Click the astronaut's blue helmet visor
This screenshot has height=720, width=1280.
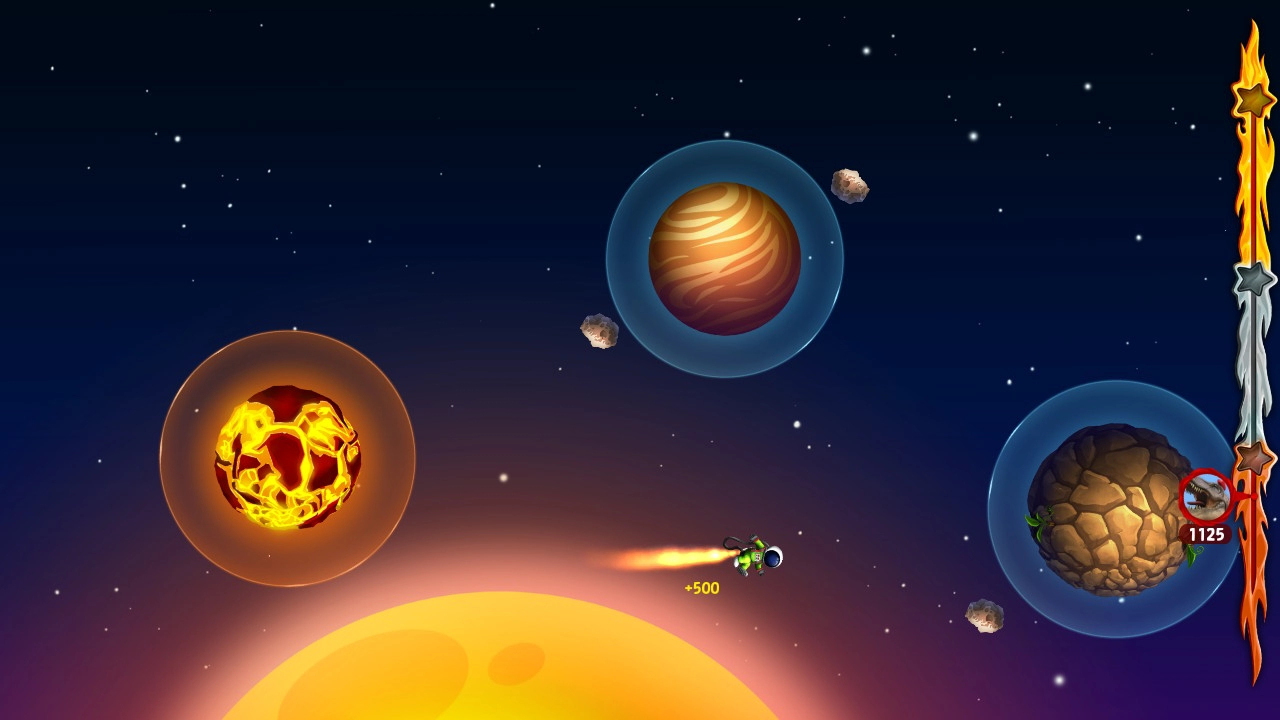[770, 557]
